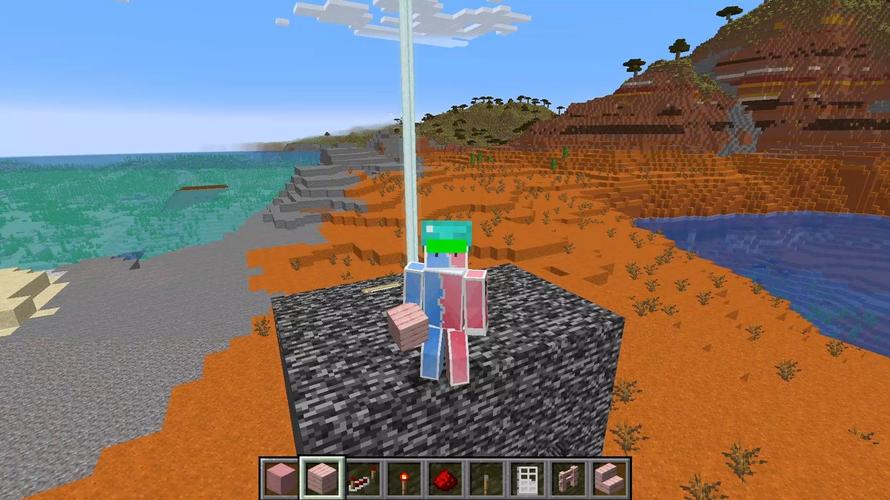Choose the lever in the hotbar
This screenshot has width=890, height=500.
click(486, 478)
